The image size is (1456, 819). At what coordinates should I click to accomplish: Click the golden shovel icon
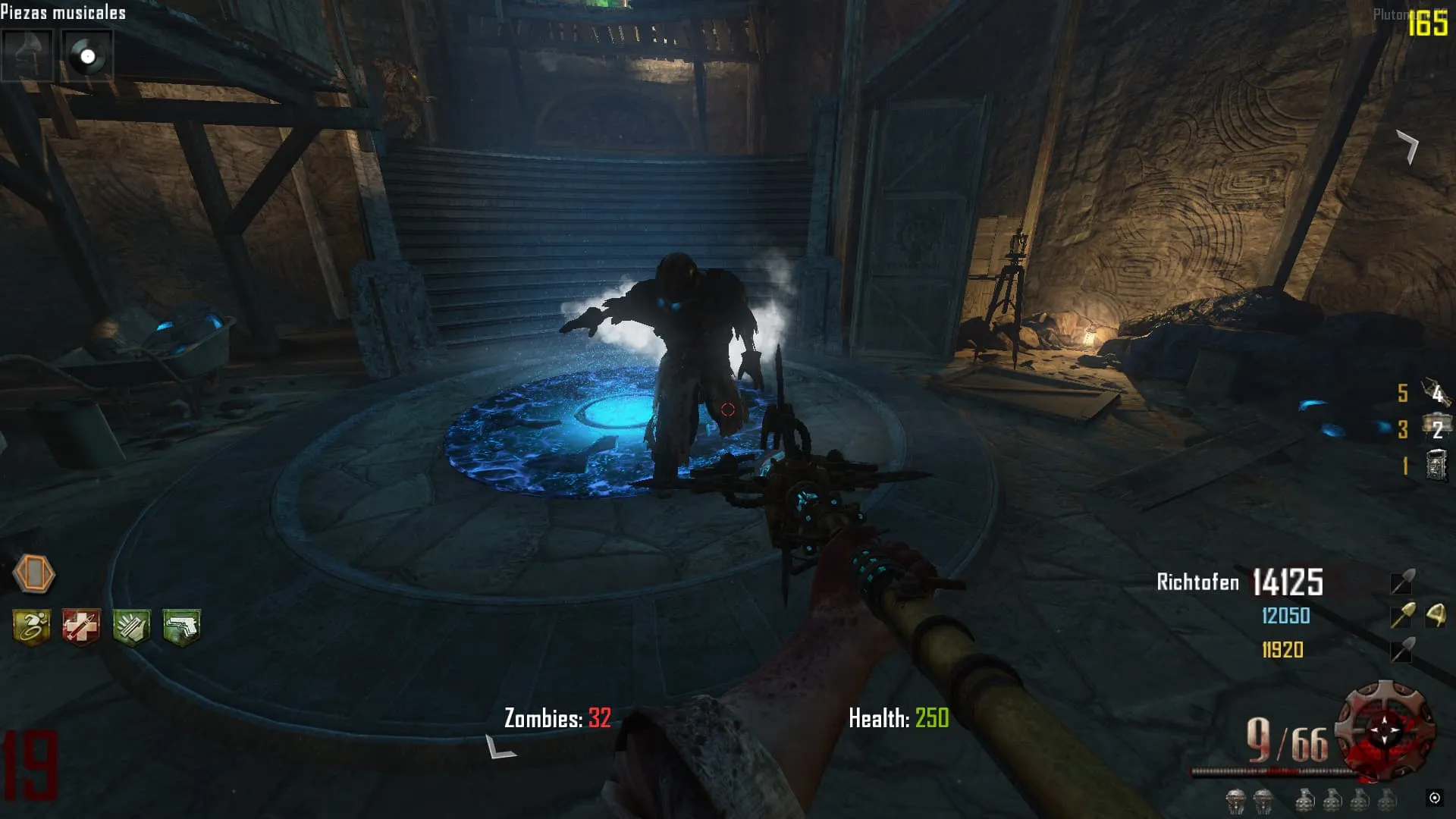[x=1402, y=616]
